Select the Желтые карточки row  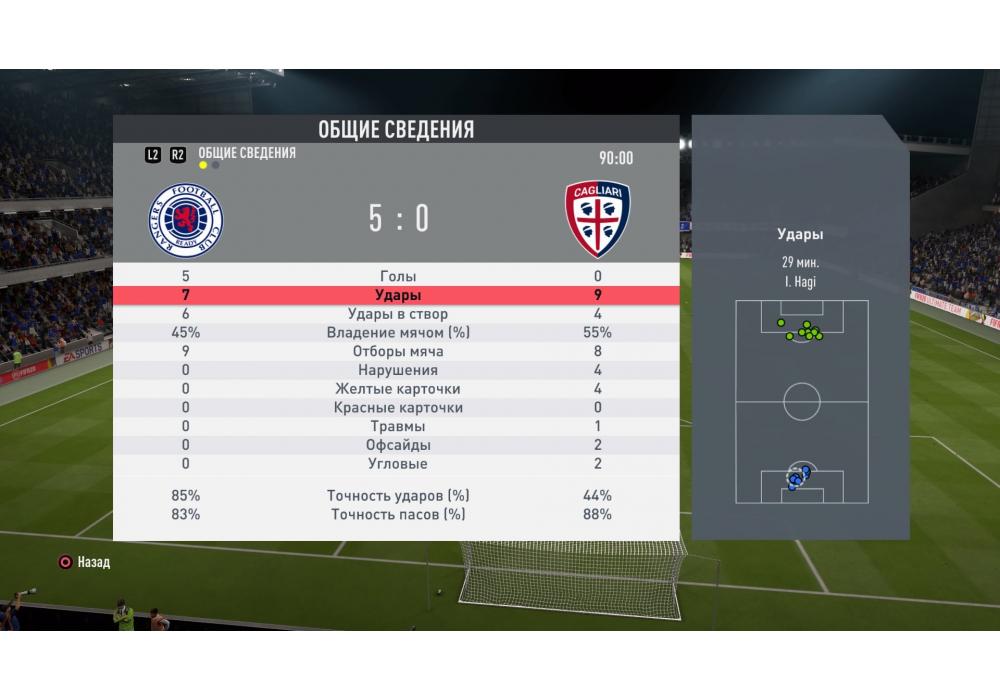pos(398,389)
